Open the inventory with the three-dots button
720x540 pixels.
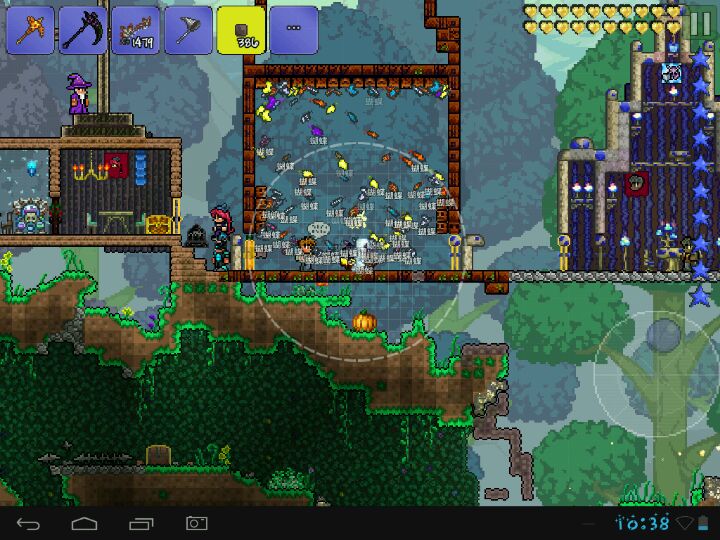click(x=294, y=30)
